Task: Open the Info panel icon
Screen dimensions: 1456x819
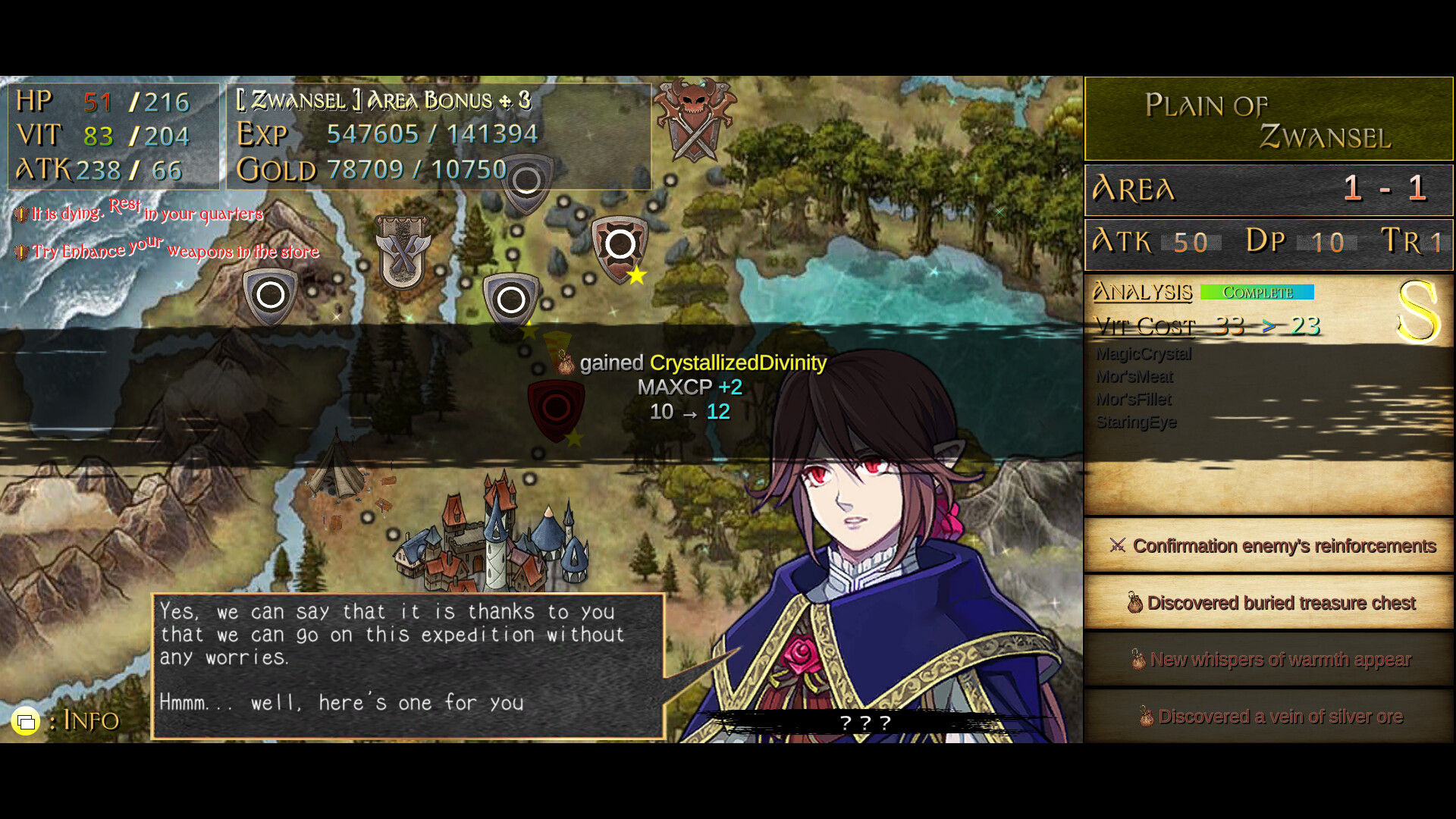Action: [x=26, y=720]
